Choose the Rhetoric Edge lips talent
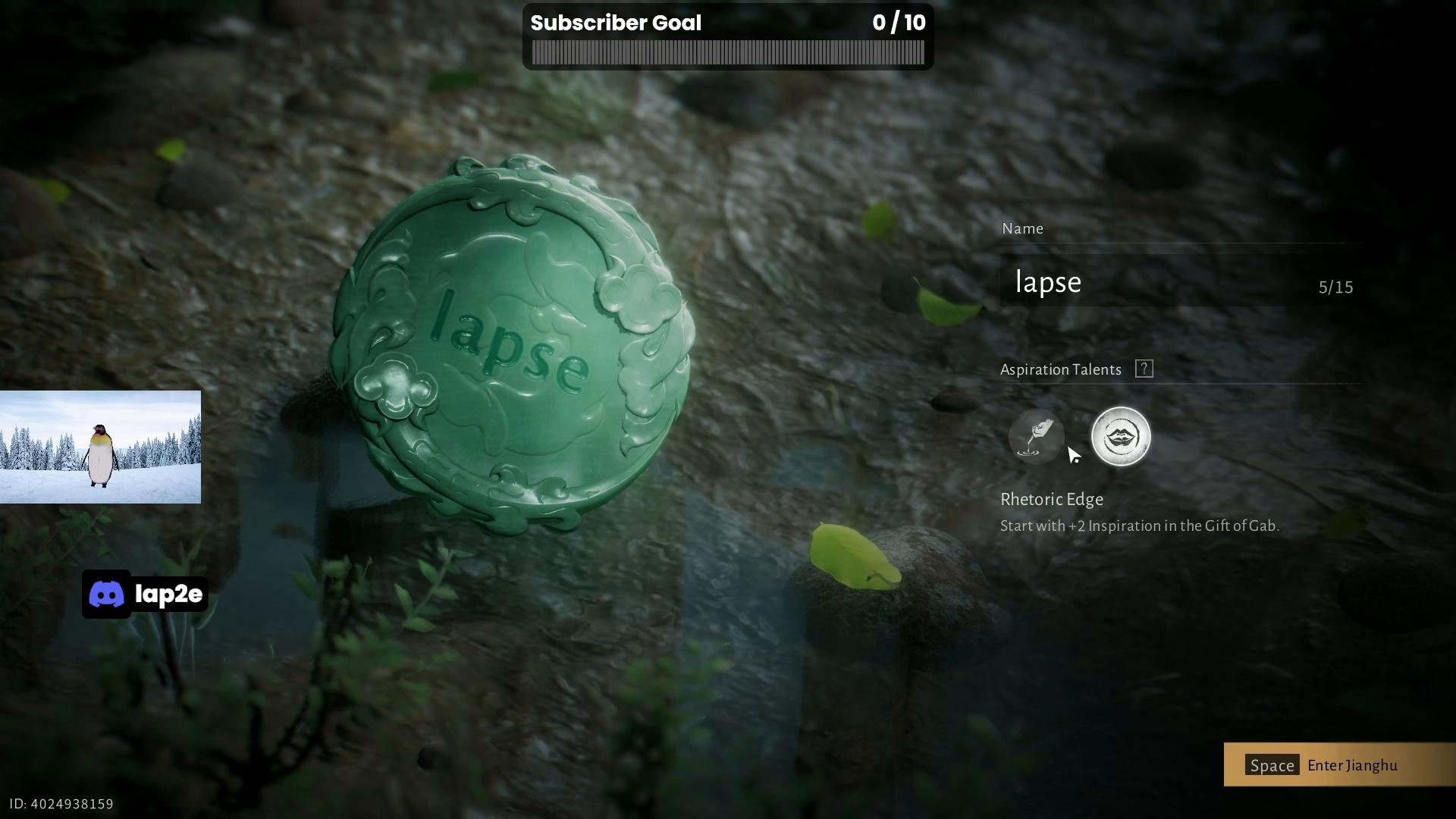Screen dimensions: 1456x819 pyautogui.click(x=1120, y=437)
